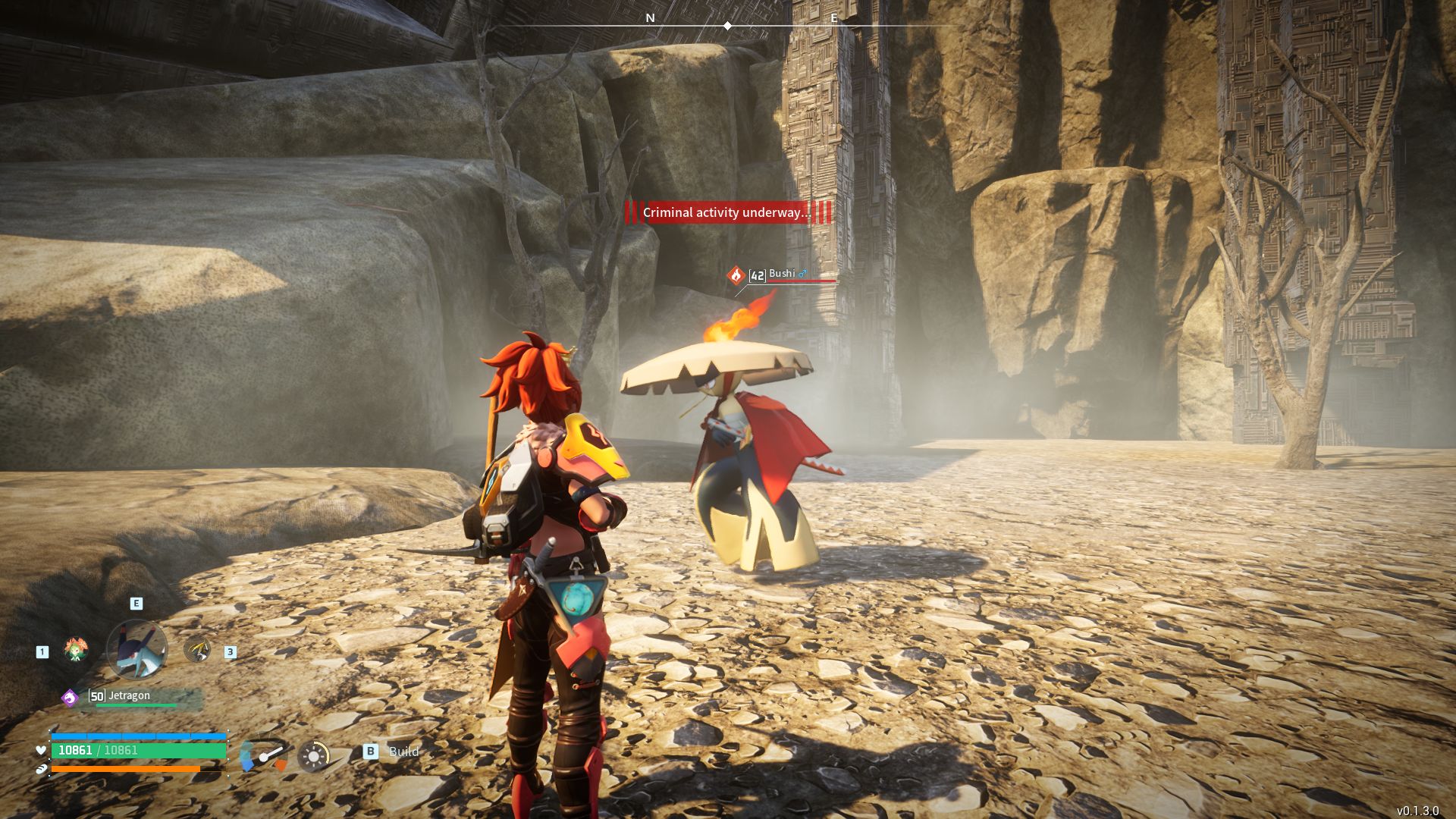1456x819 pixels.
Task: Select the Jetragon pal portrait
Action: pyautogui.click(x=136, y=649)
